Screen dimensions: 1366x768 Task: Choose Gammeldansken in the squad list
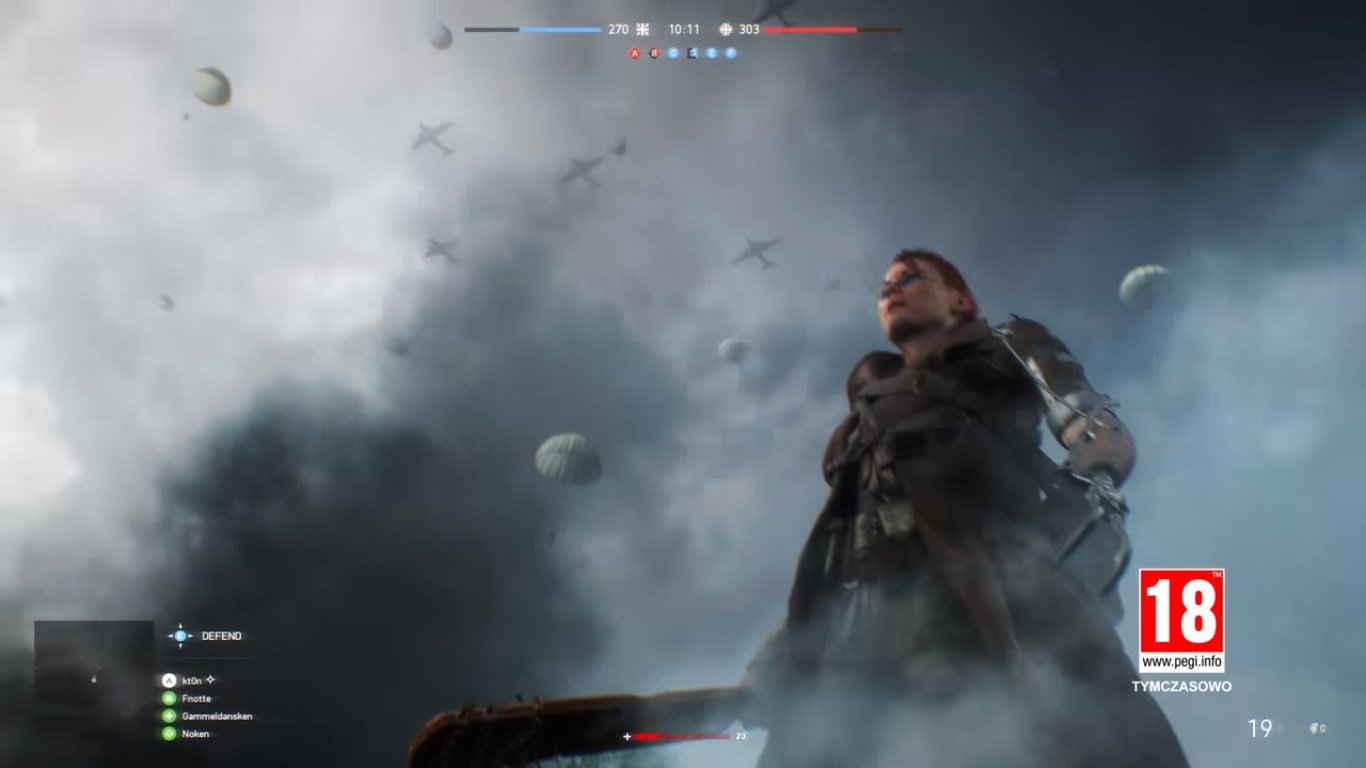pos(216,717)
